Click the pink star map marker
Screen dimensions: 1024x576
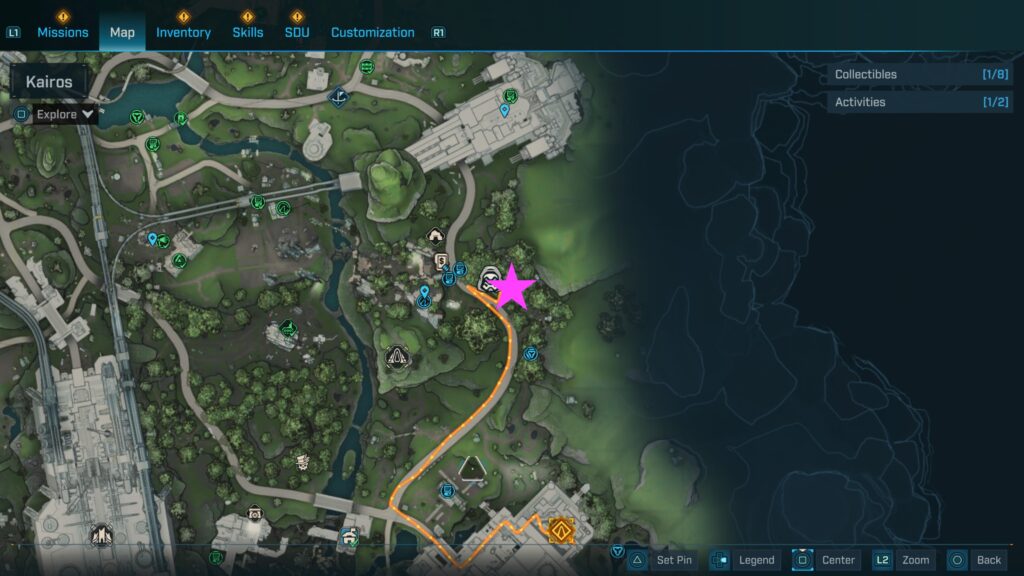(x=513, y=287)
